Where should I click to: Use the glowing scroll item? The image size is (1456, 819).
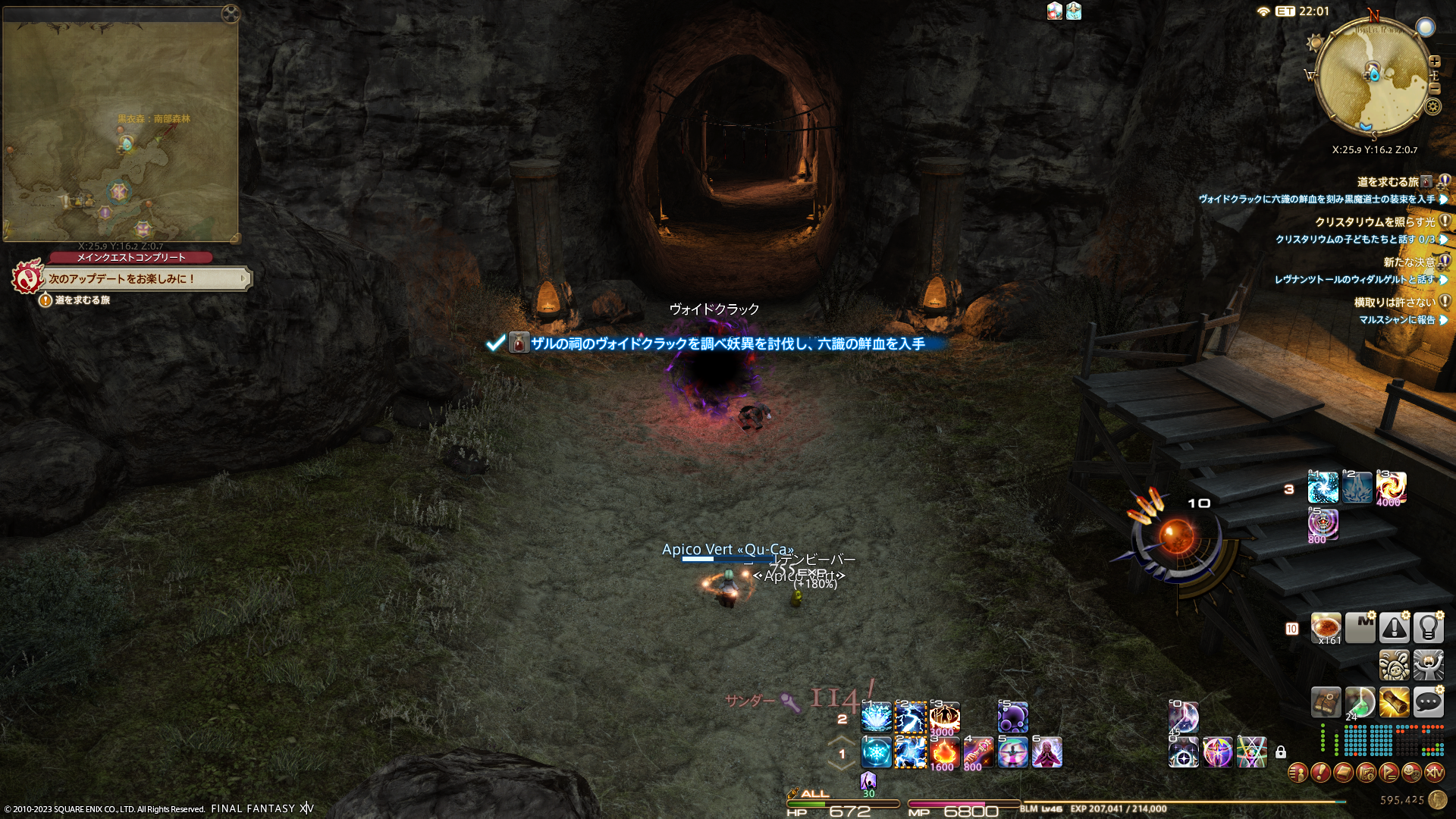tap(1394, 702)
